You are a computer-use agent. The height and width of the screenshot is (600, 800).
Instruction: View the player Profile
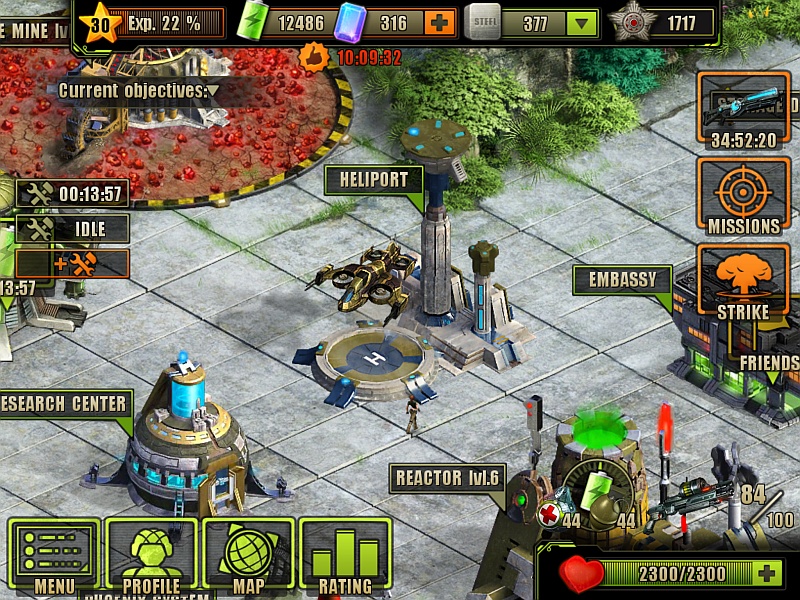[x=151, y=556]
